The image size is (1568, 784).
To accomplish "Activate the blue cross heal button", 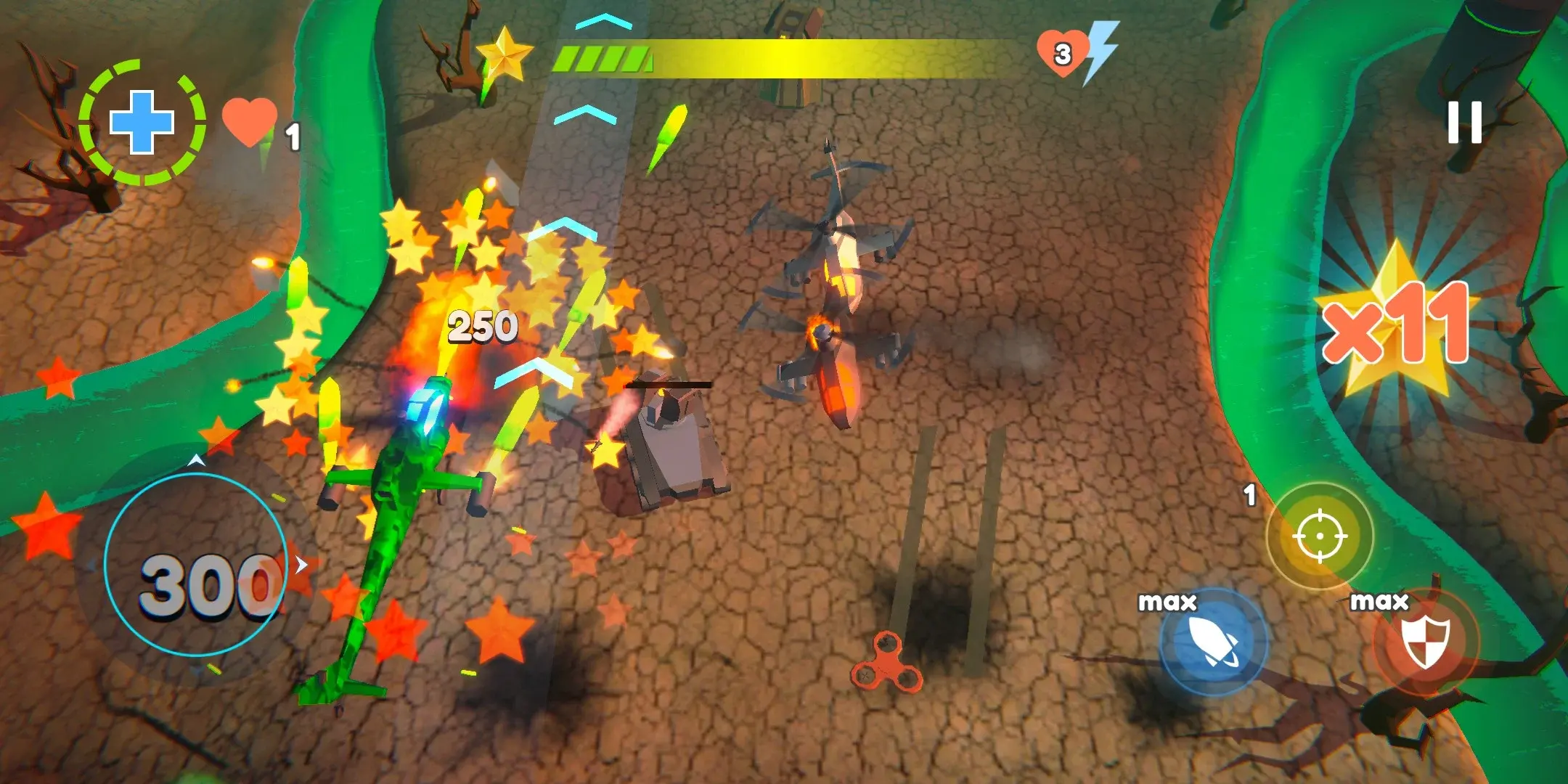I will click(x=142, y=122).
